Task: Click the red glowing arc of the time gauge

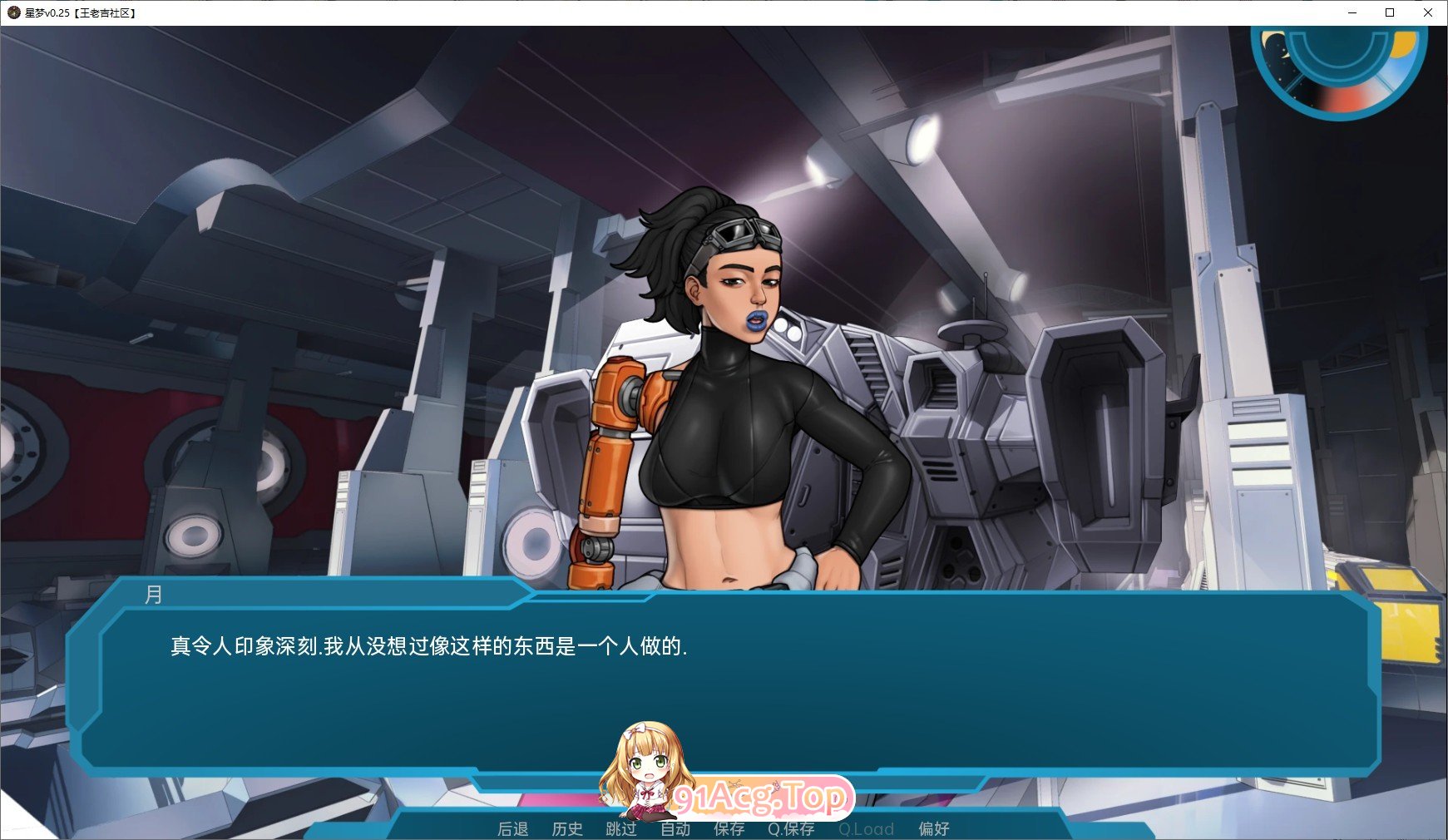Action: [1344, 98]
